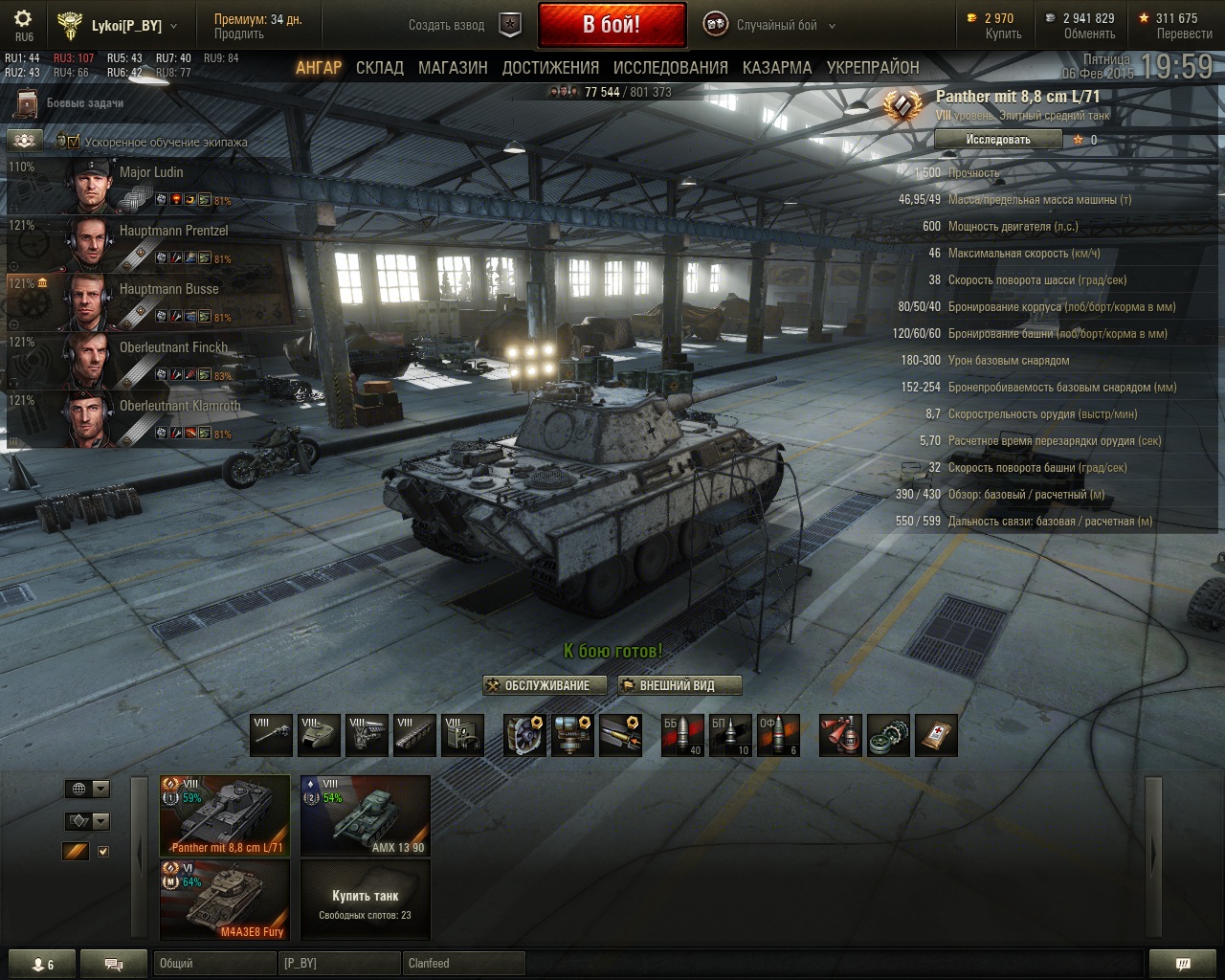
Task: Click the Исследовать research button
Action: coord(998,140)
